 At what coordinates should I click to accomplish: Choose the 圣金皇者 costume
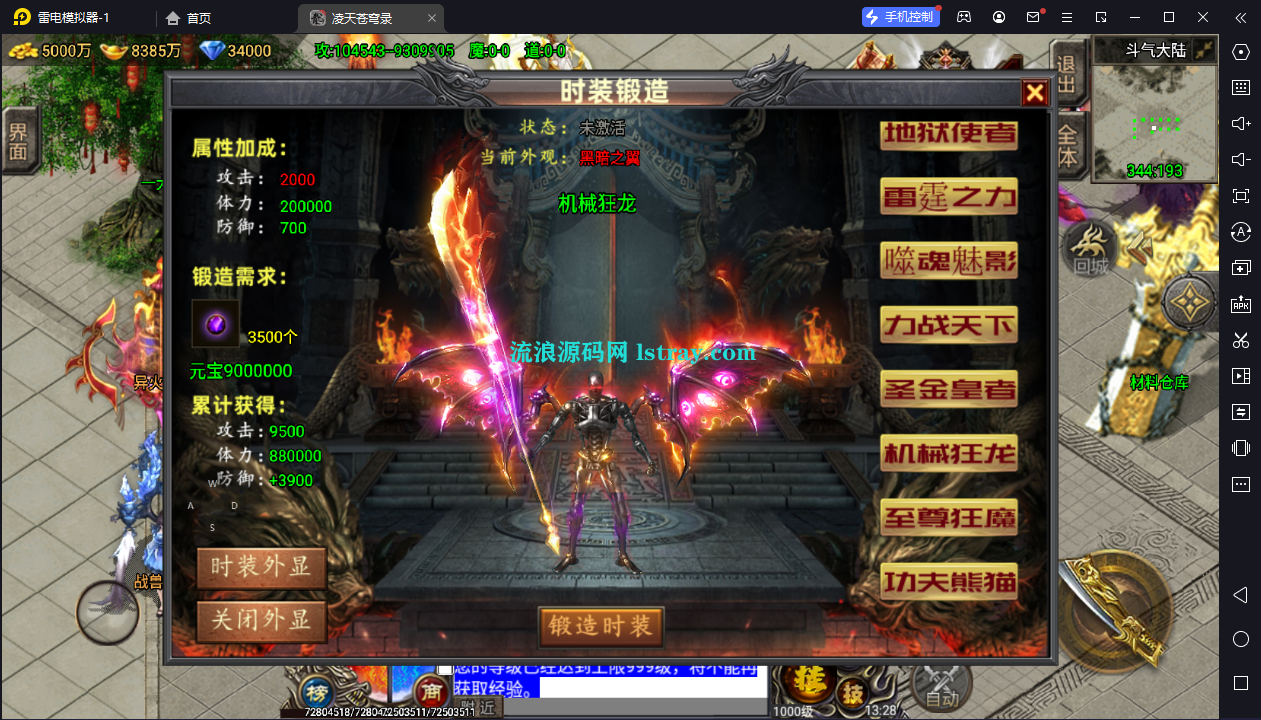[x=948, y=388]
